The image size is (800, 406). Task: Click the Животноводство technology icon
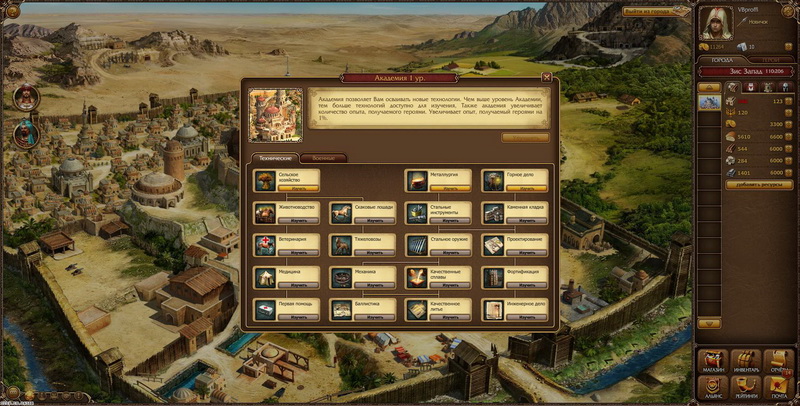coord(265,213)
